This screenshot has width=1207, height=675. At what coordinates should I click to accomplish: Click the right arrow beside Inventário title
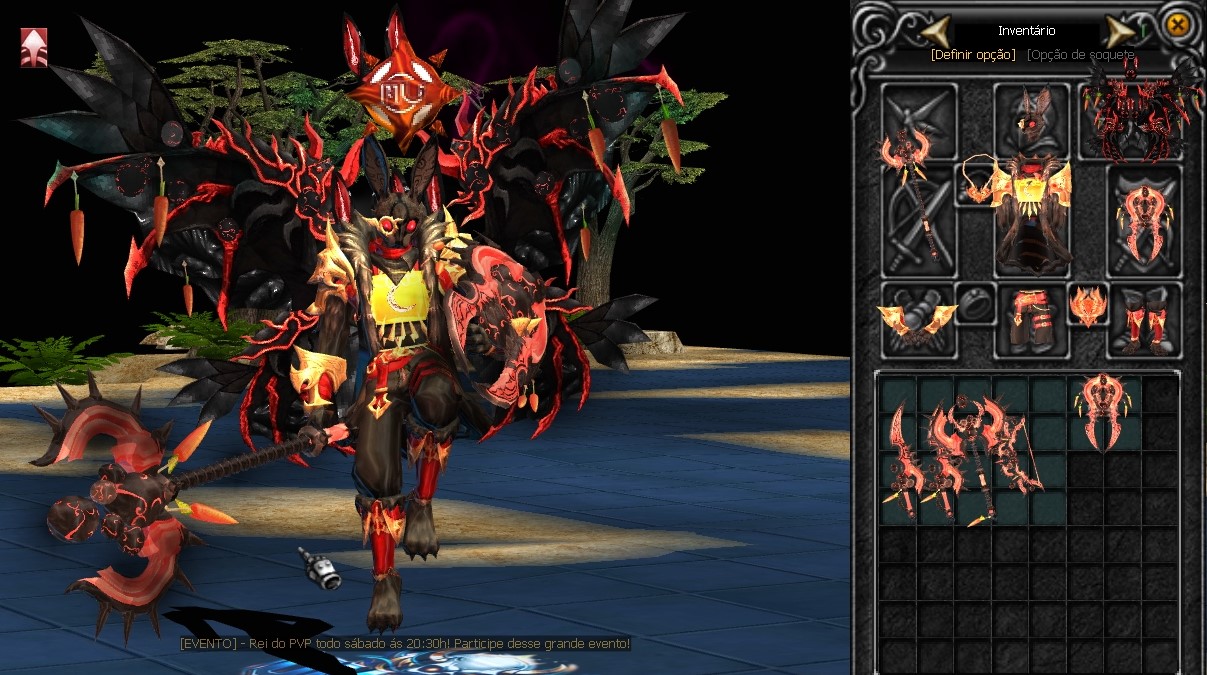tap(1119, 30)
